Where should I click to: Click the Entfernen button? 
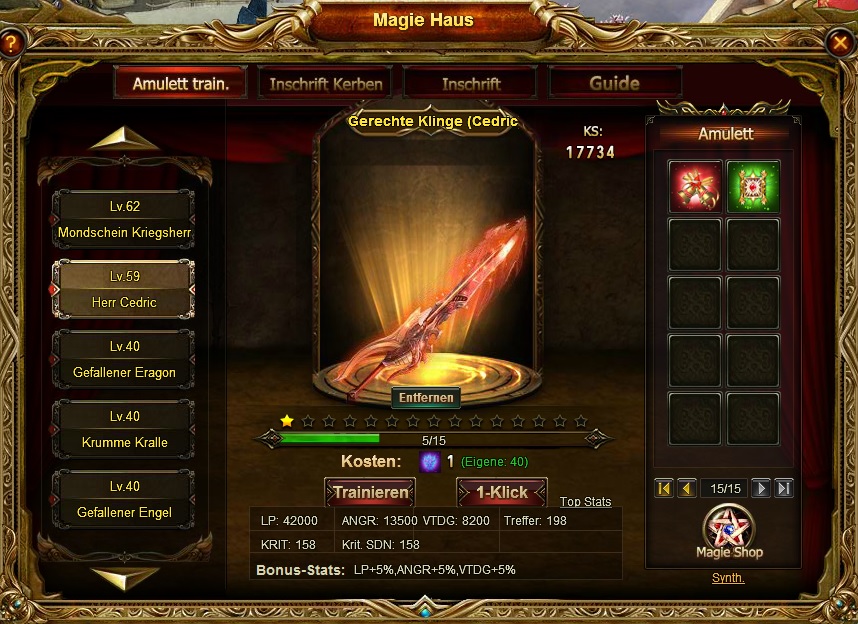pyautogui.click(x=426, y=398)
